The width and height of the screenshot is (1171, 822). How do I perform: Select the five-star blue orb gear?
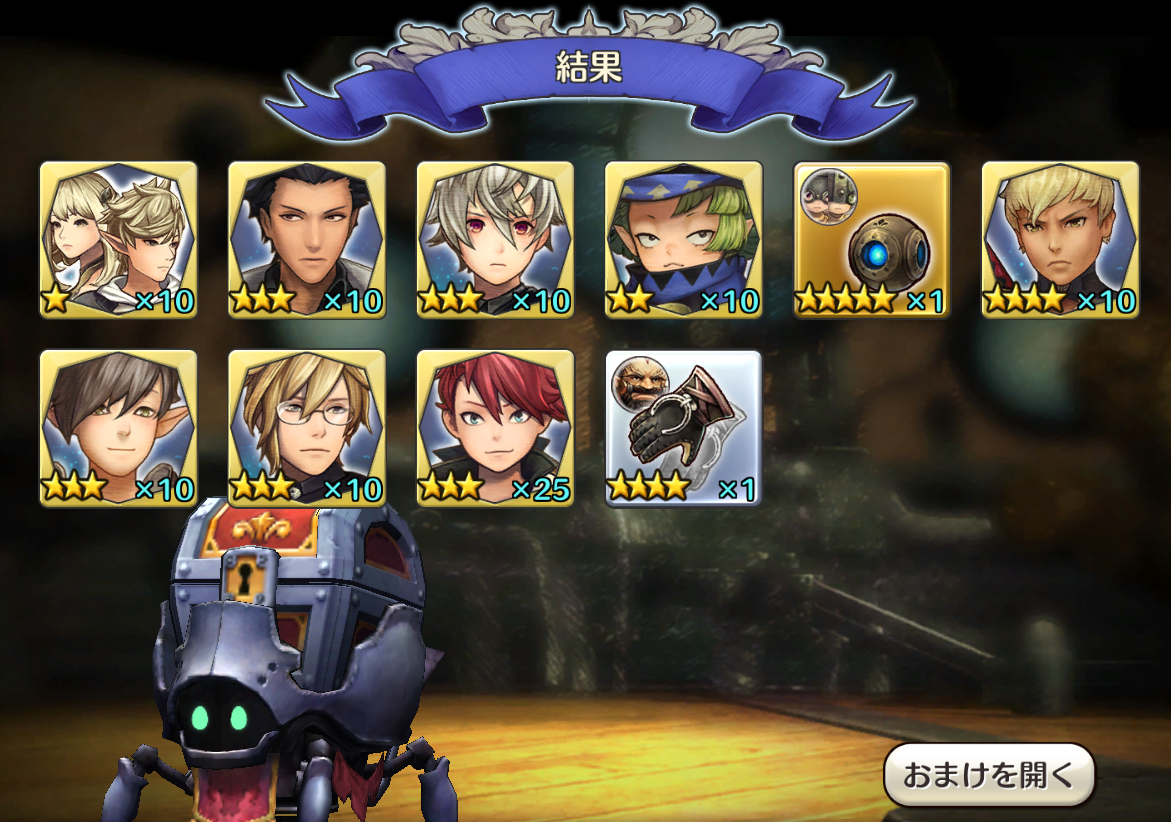[872, 240]
